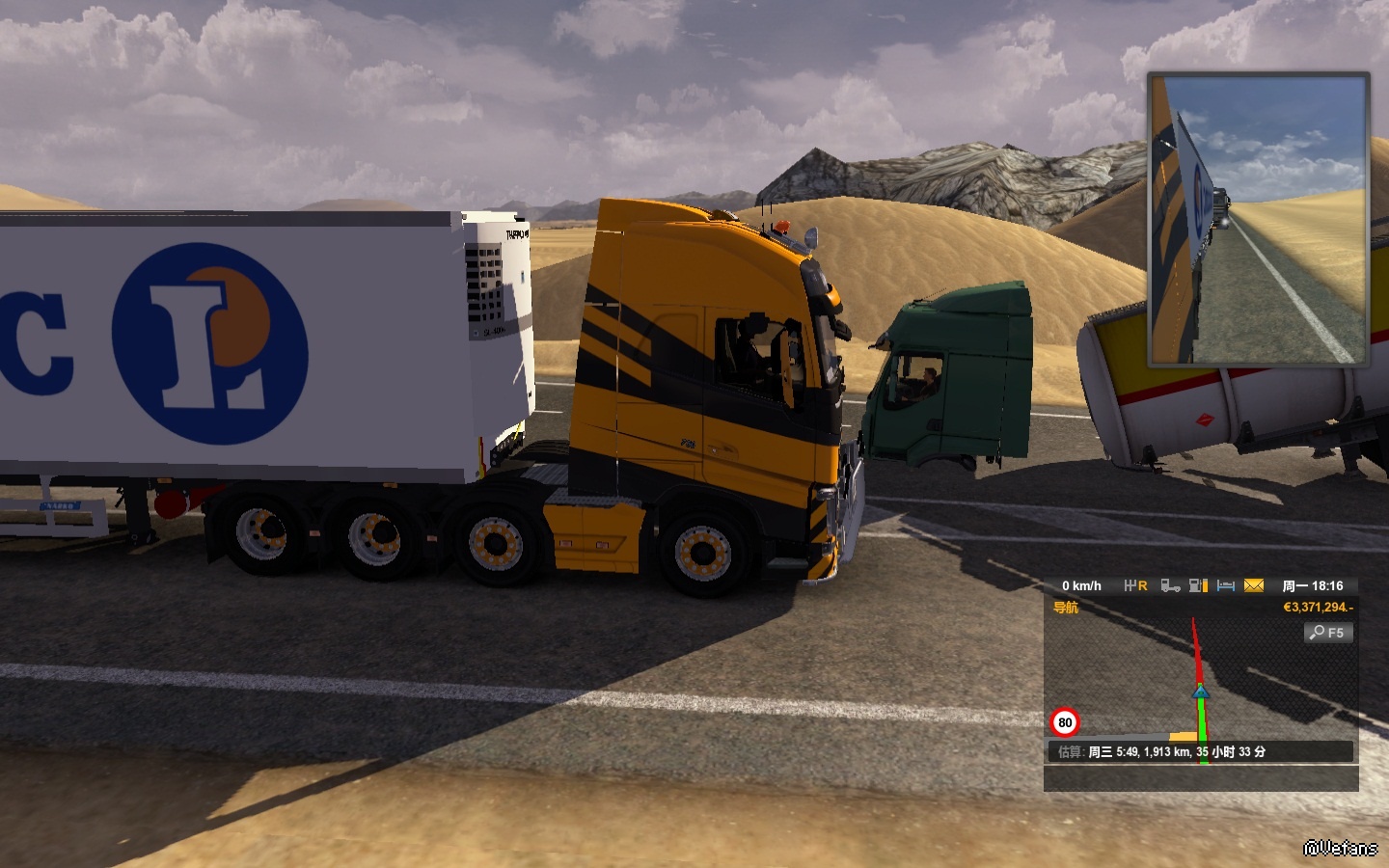This screenshot has width=1389, height=868.
Task: Click the F5 magnifier zoom button
Action: [x=1328, y=633]
